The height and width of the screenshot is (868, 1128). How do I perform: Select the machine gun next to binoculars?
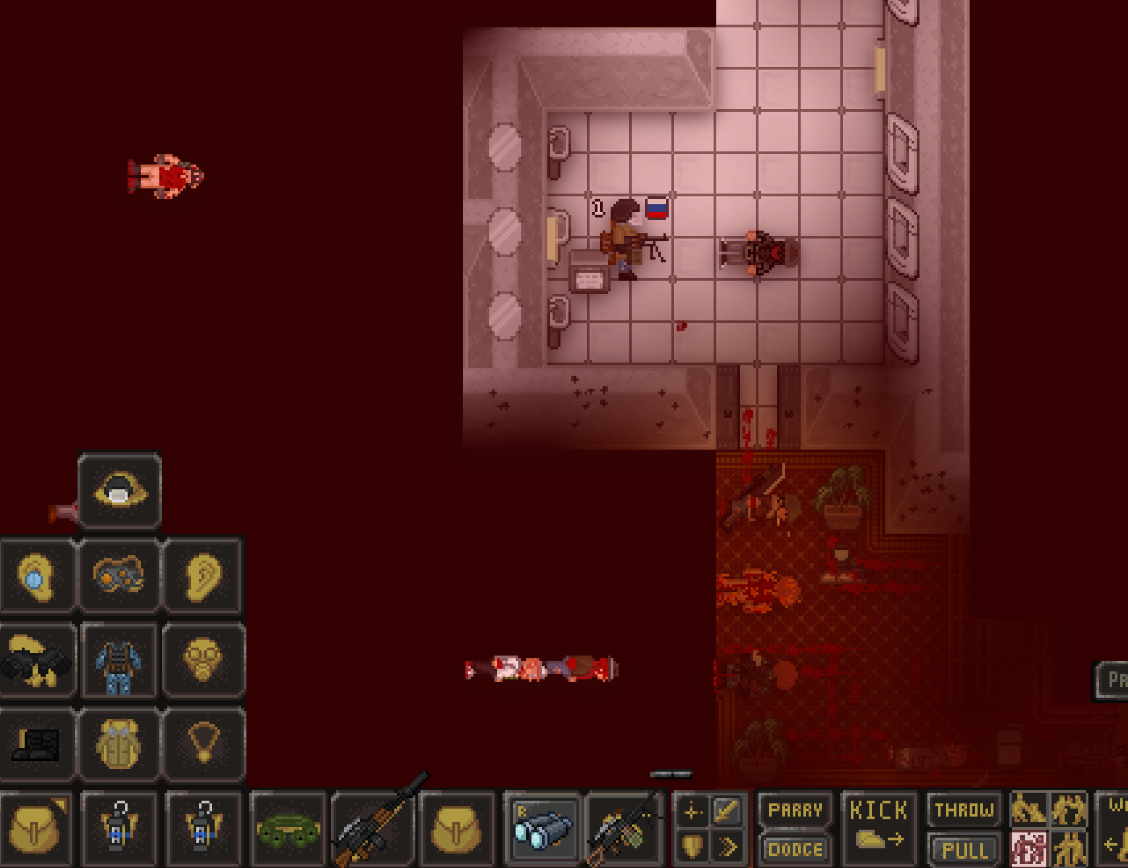point(624,829)
